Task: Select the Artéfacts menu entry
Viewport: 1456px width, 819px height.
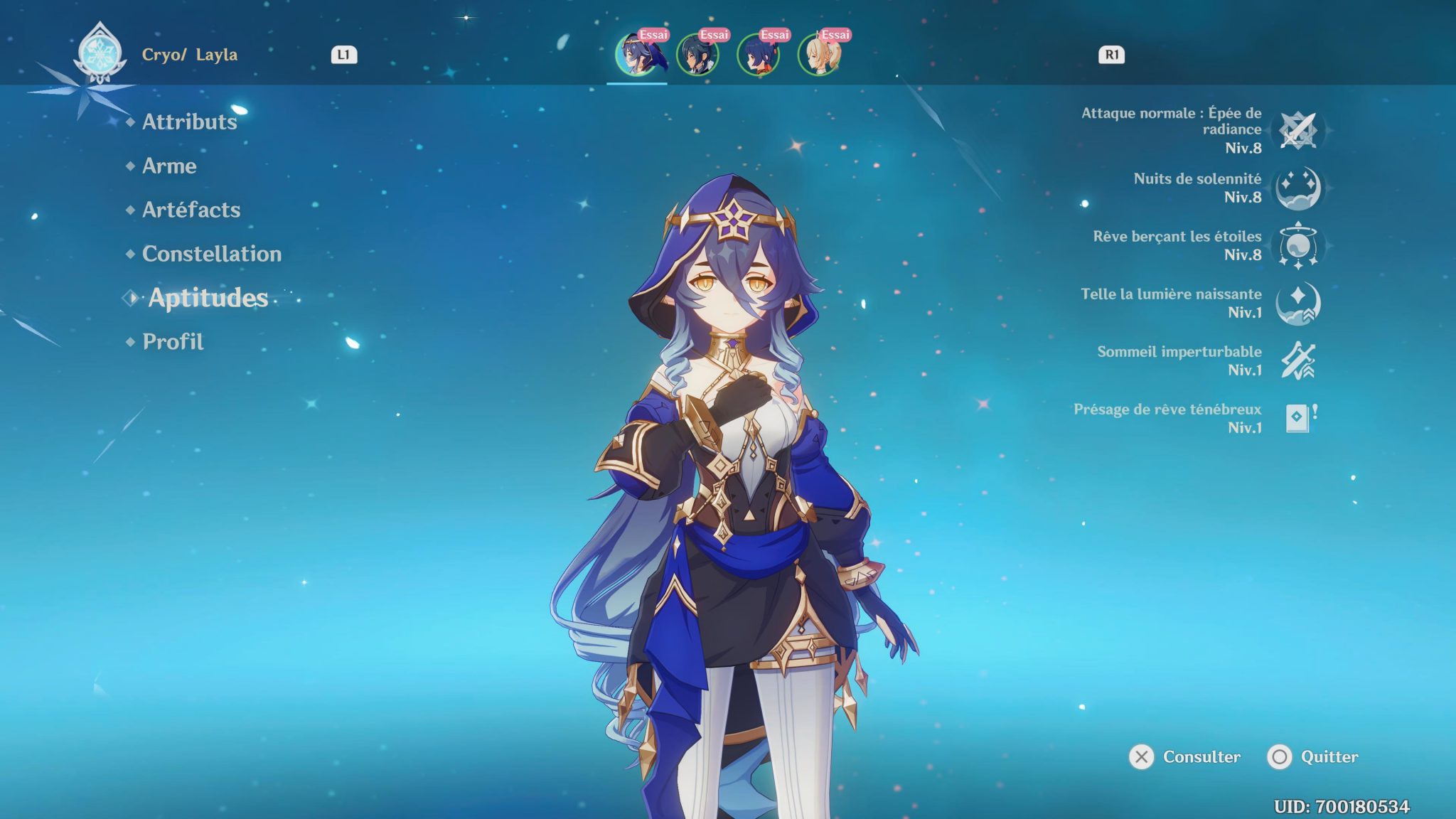Action: coord(191,209)
